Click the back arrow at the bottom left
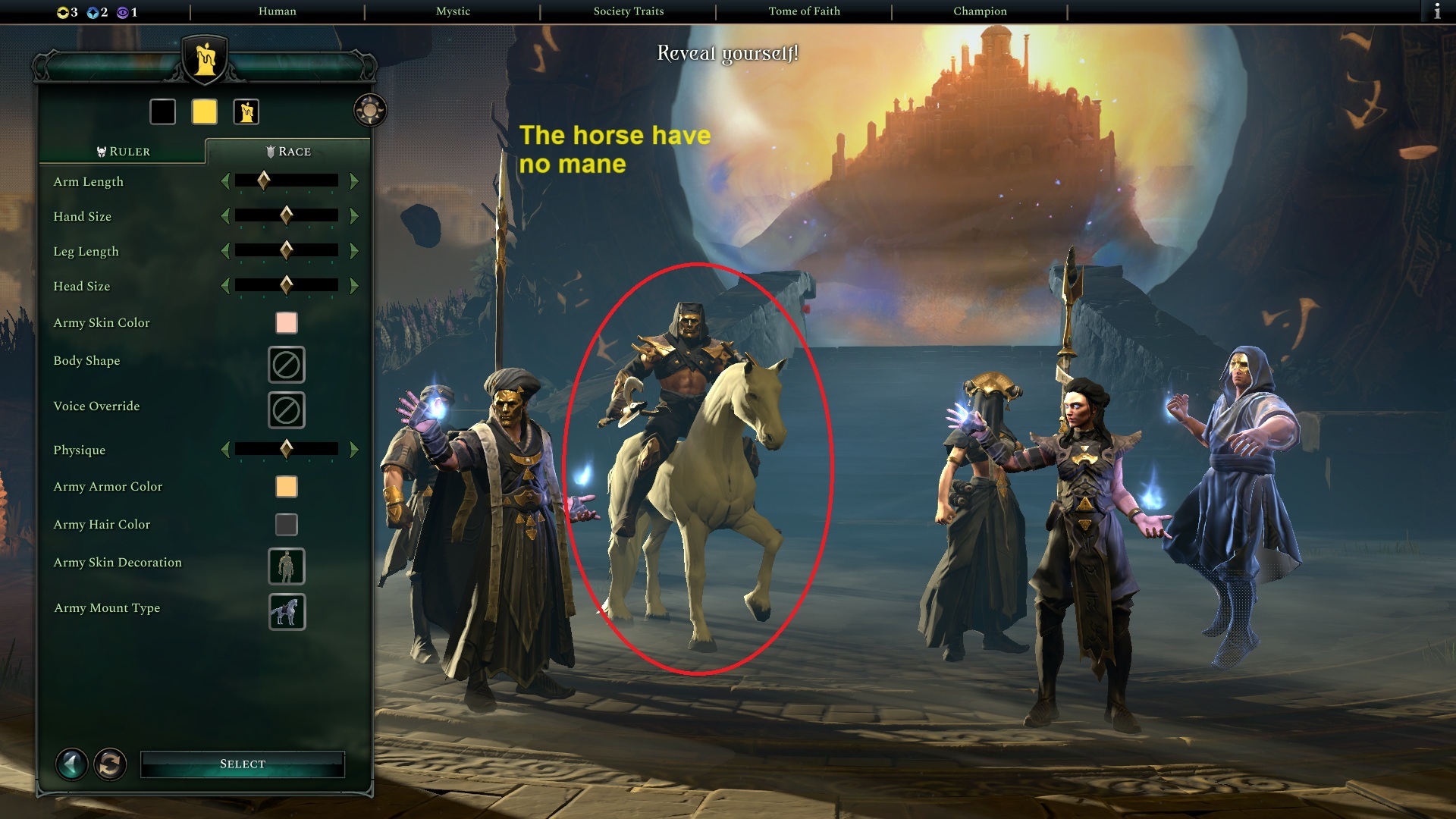 pyautogui.click(x=71, y=764)
